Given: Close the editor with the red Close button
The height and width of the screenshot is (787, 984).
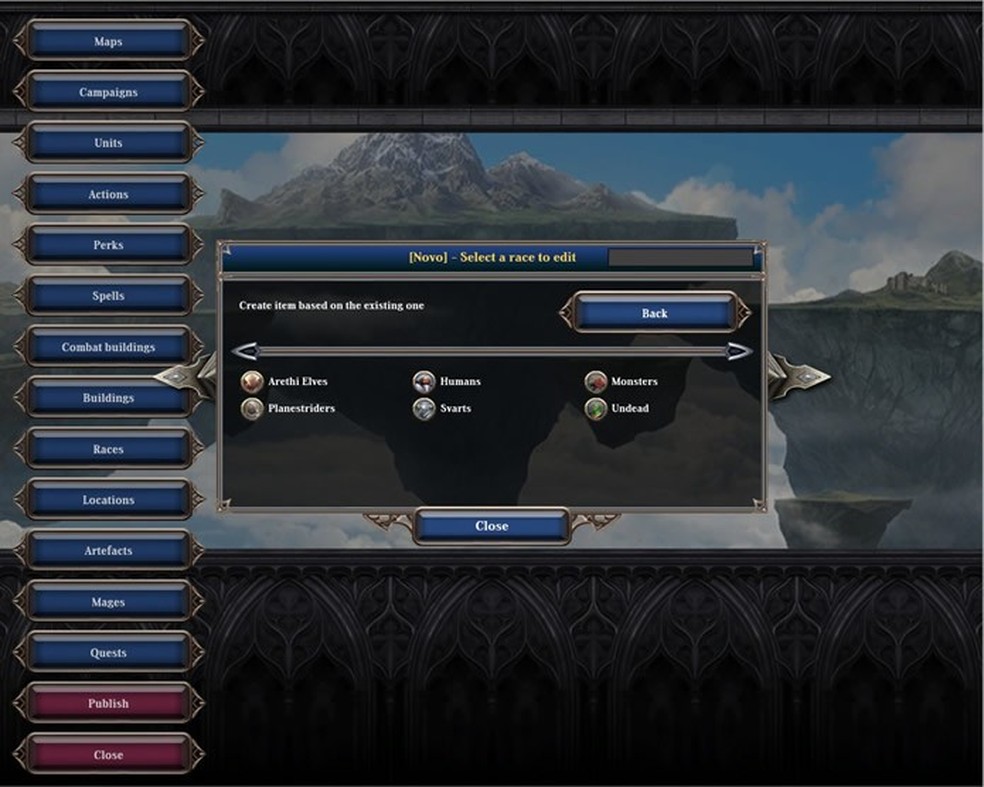Looking at the screenshot, I should pos(108,755).
